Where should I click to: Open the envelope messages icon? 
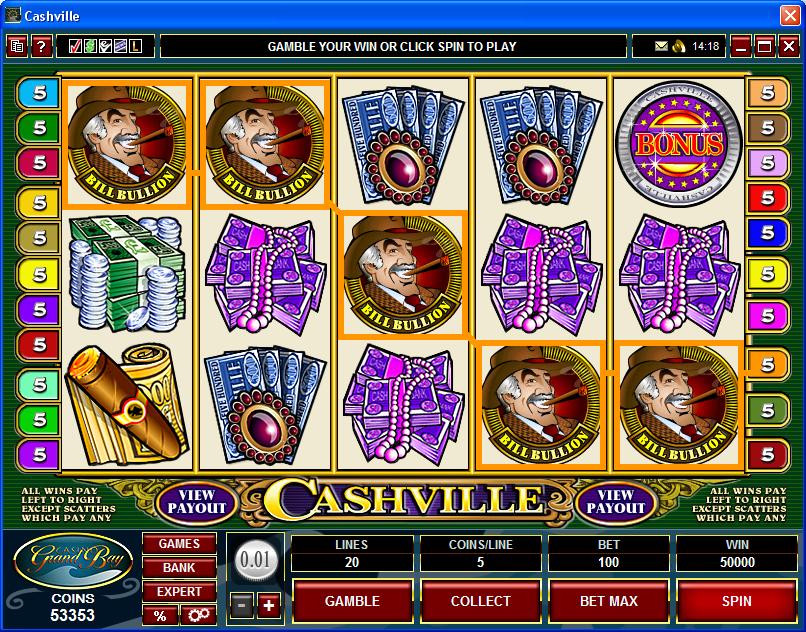click(661, 46)
